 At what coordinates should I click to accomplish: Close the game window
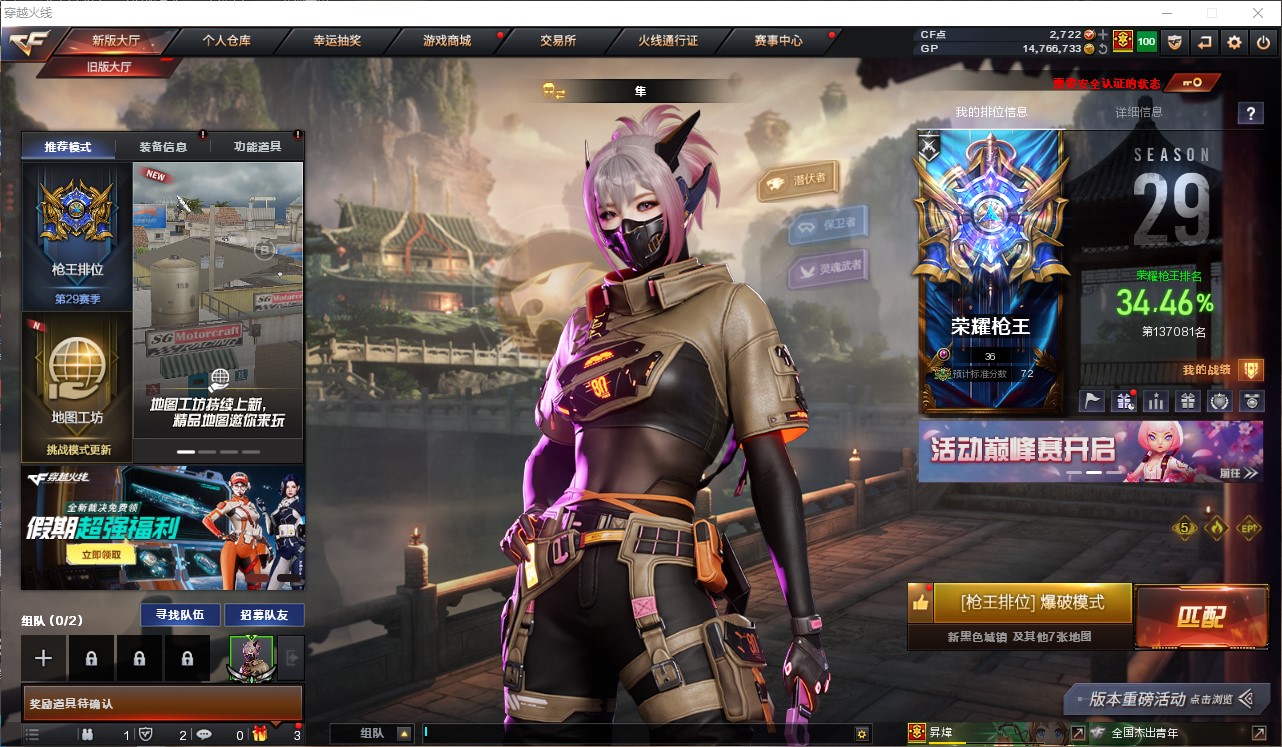click(1258, 13)
